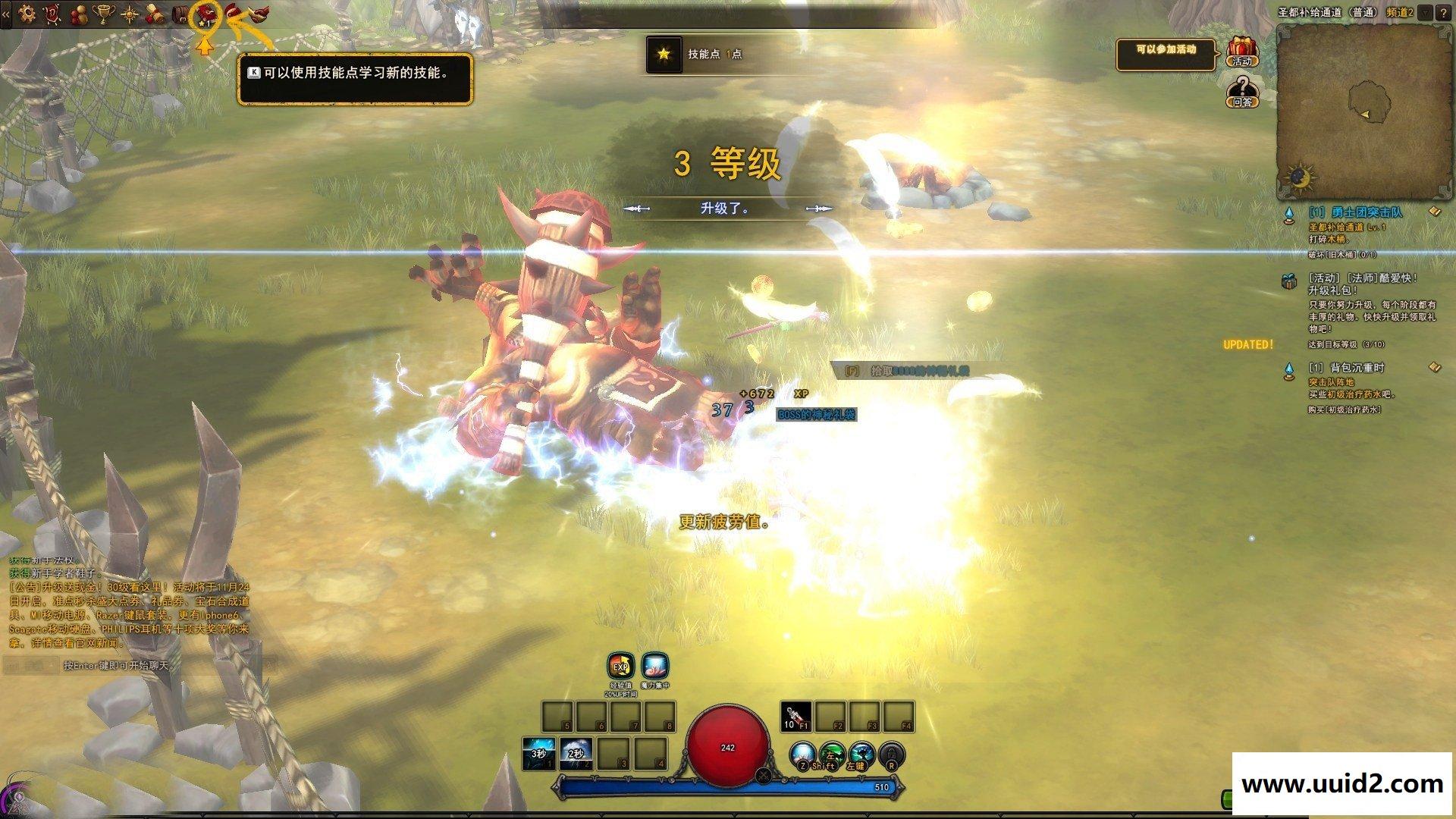Open the 问答 question mark button
Viewport: 1456px width, 819px height.
[x=1242, y=91]
